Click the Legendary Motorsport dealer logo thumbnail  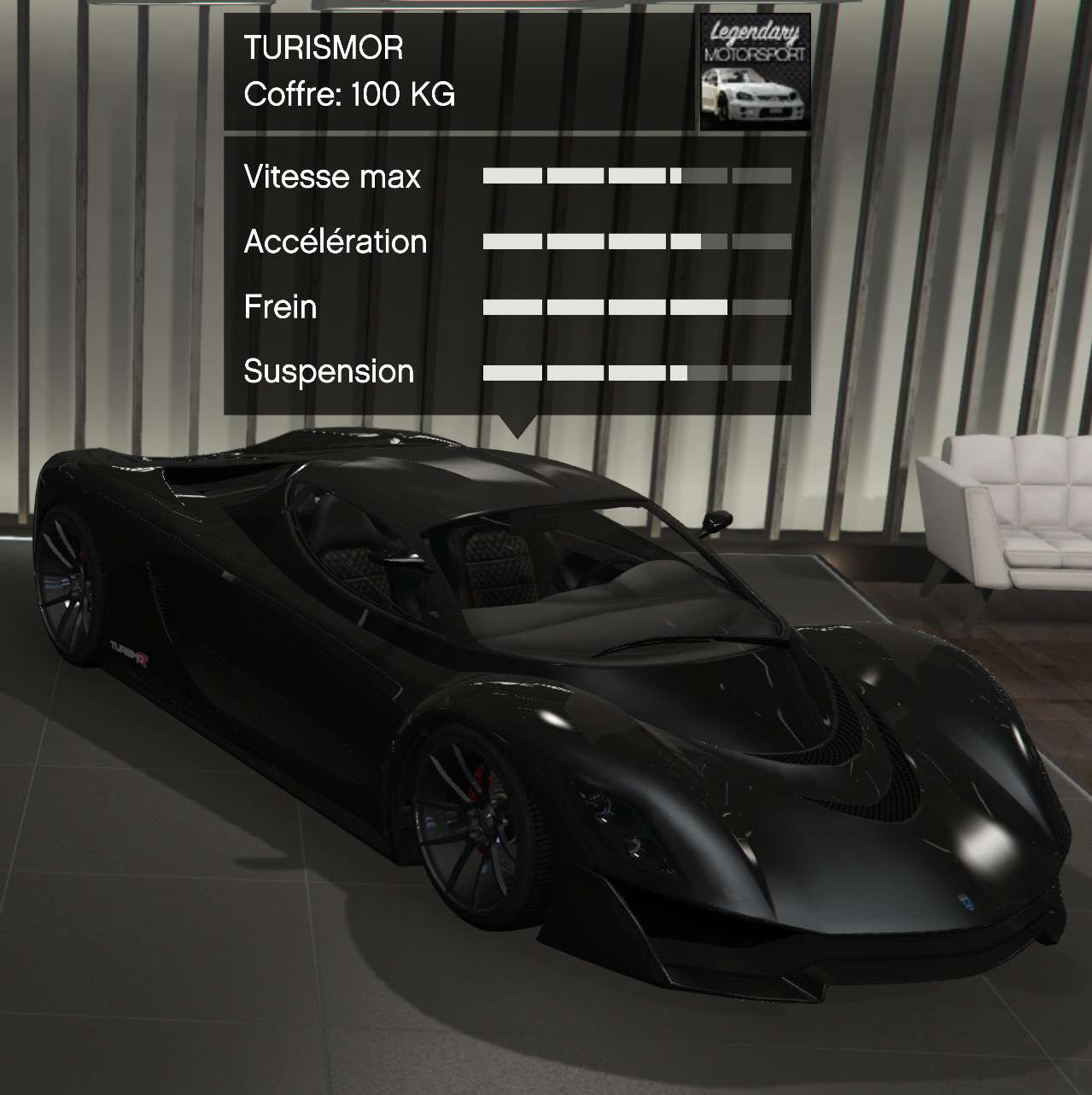[755, 73]
